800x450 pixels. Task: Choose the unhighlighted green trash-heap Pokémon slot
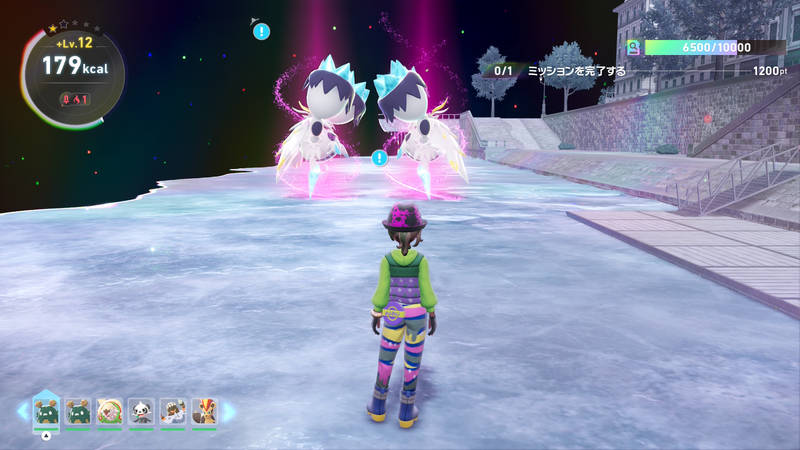coord(78,411)
